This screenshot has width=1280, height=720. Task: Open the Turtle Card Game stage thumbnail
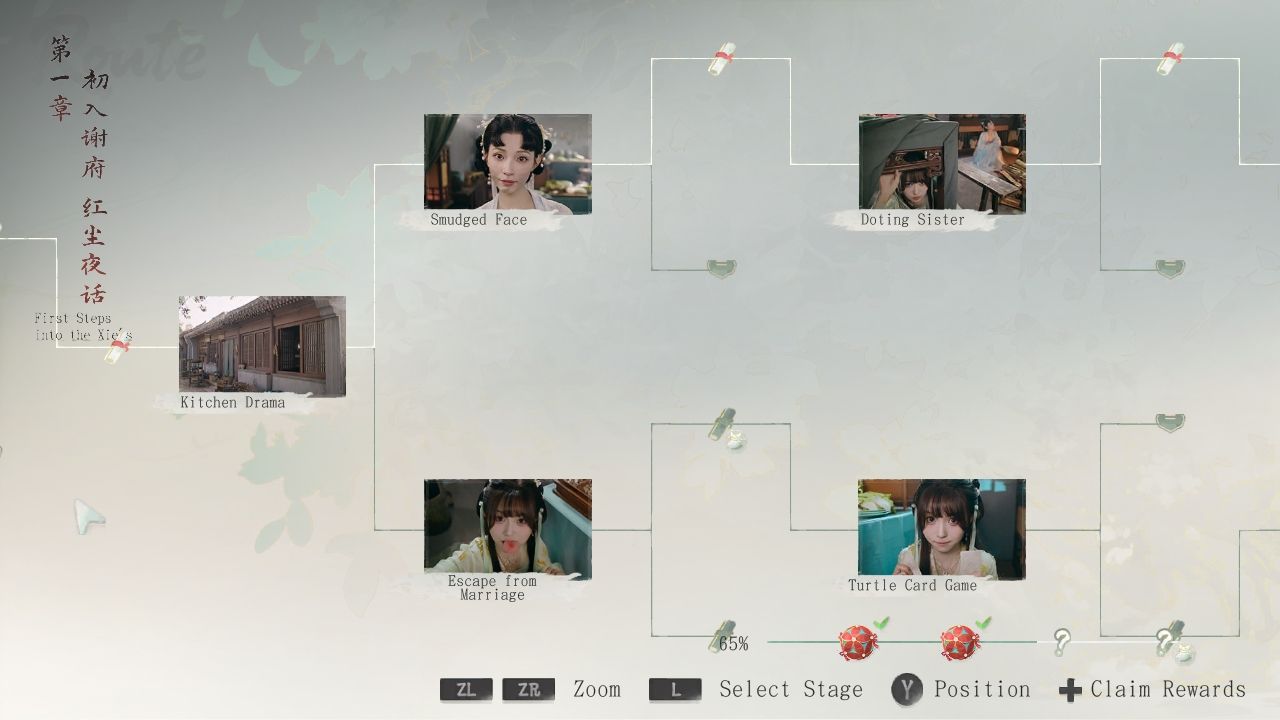(x=941, y=528)
